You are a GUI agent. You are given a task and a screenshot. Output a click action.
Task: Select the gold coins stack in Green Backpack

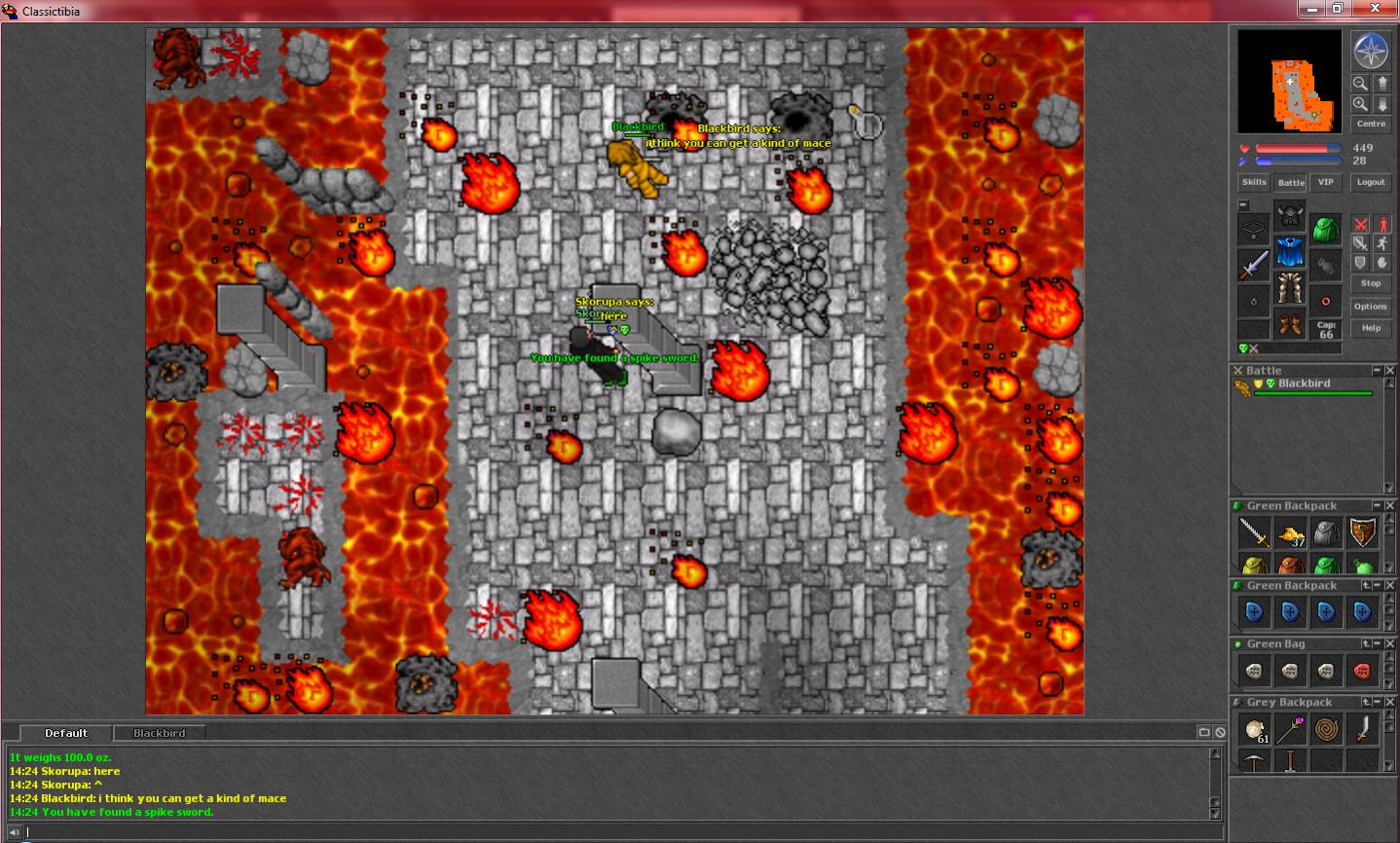(x=1290, y=533)
